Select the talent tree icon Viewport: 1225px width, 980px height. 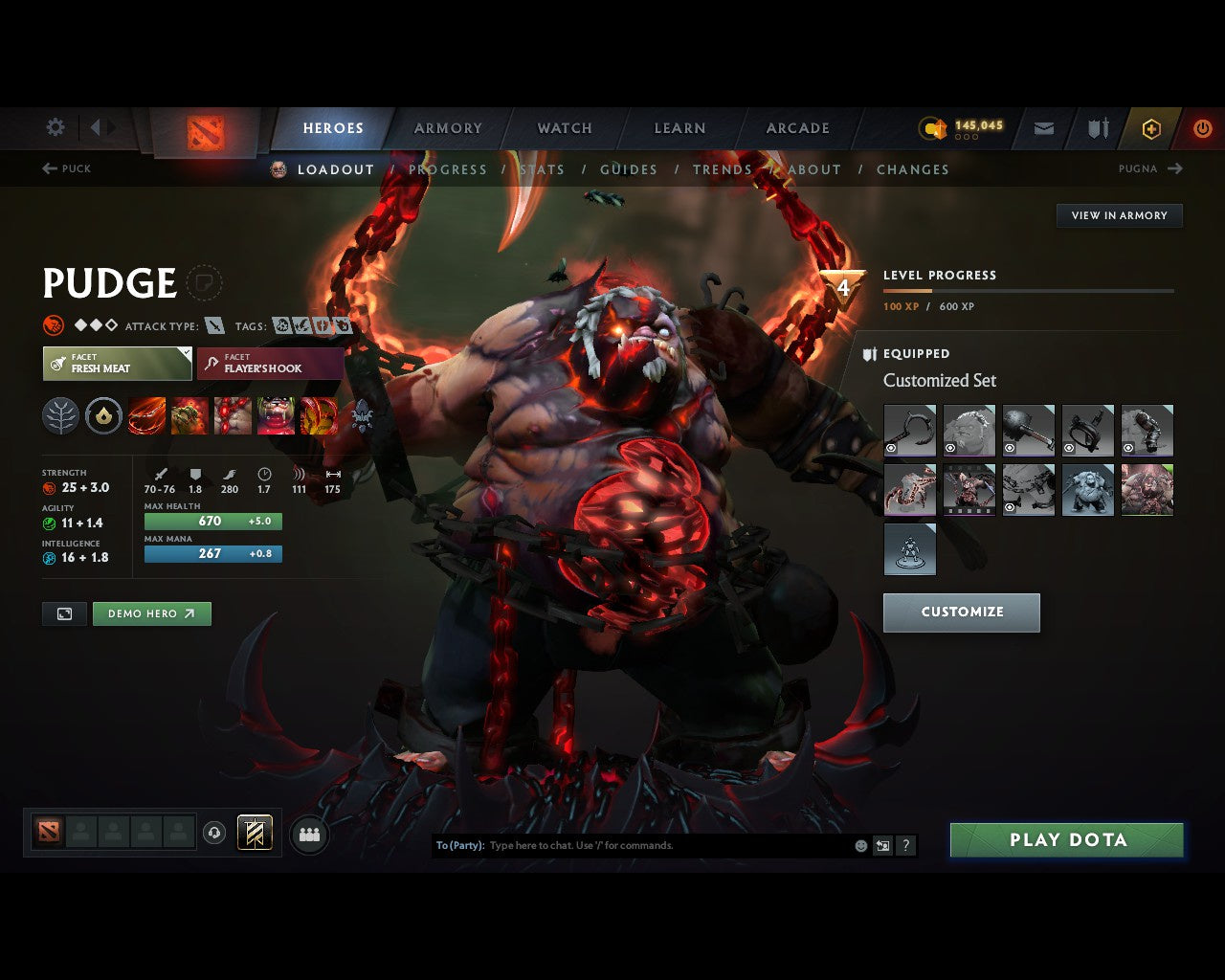pyautogui.click(x=61, y=415)
